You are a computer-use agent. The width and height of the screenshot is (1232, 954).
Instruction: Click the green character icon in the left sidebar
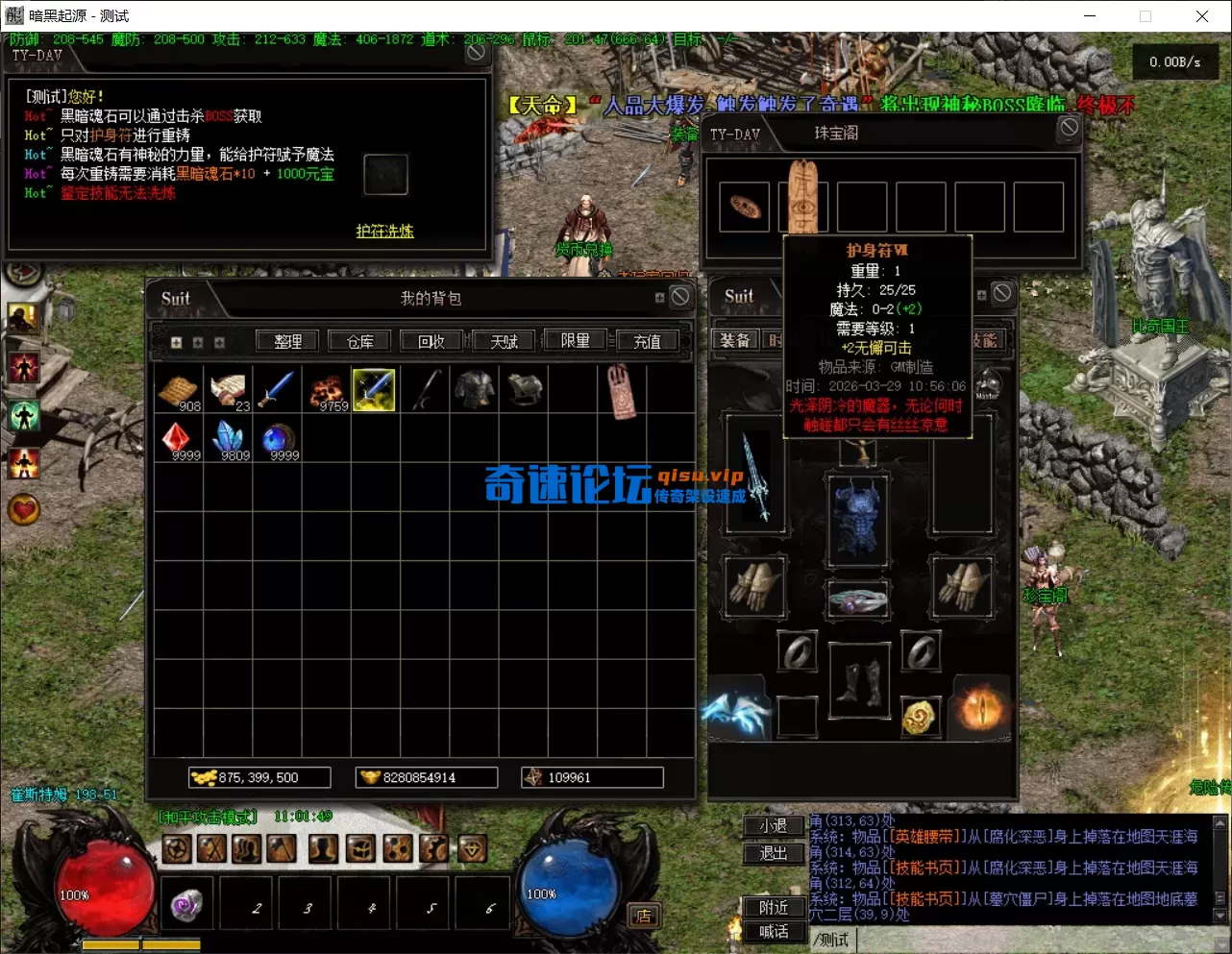click(23, 416)
